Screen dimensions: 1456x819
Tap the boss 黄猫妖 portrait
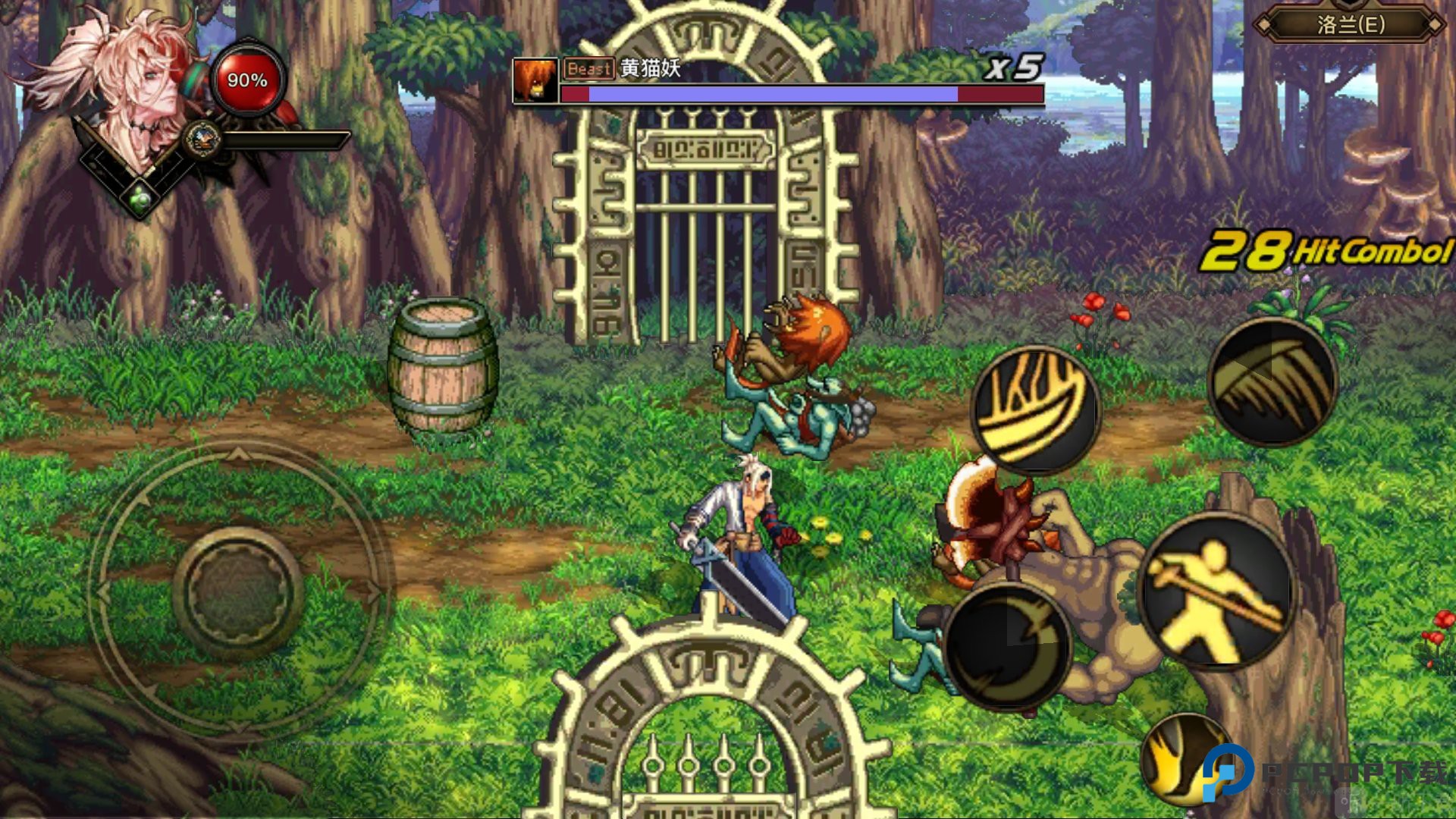pos(535,80)
